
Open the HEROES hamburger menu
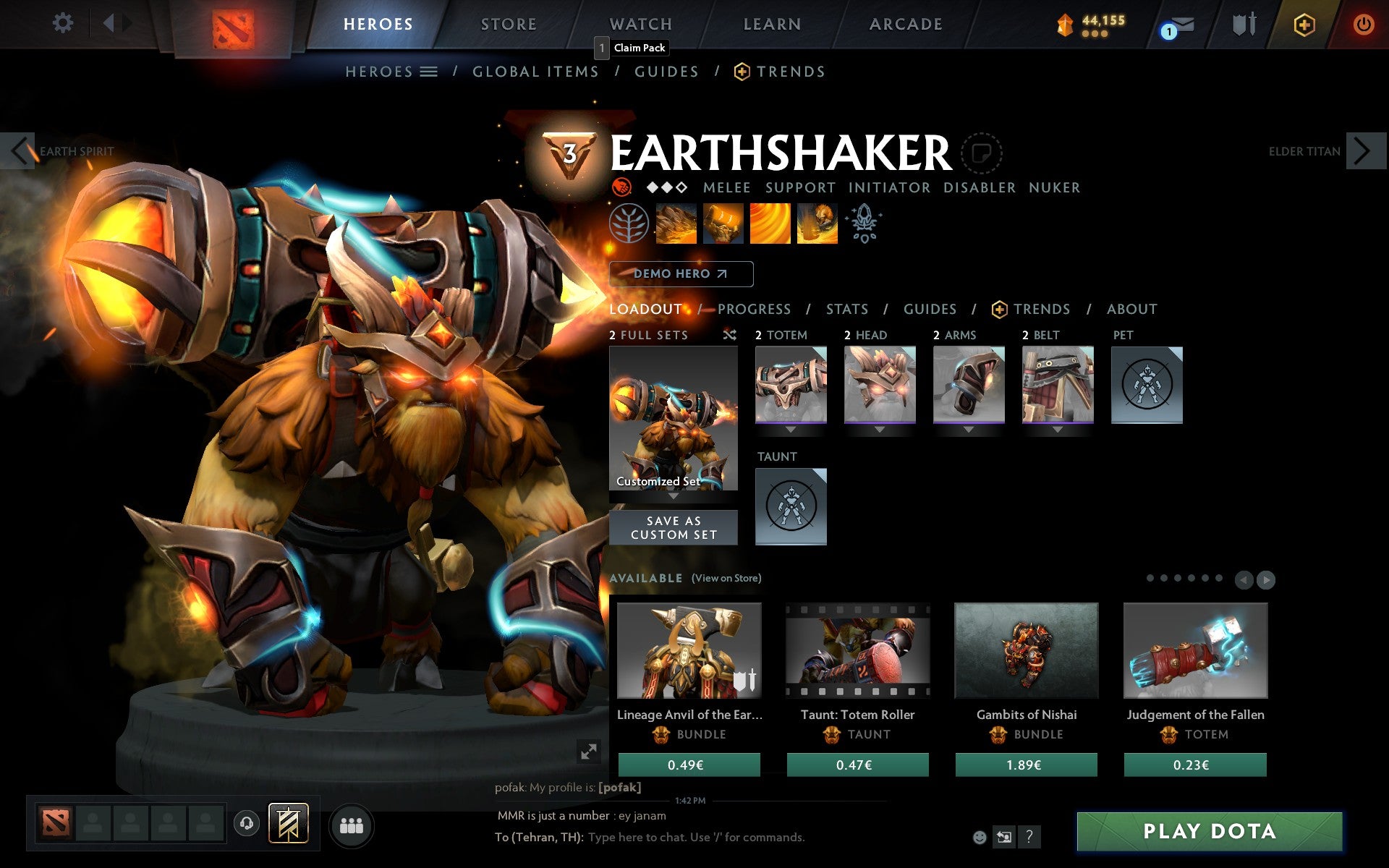click(x=430, y=71)
